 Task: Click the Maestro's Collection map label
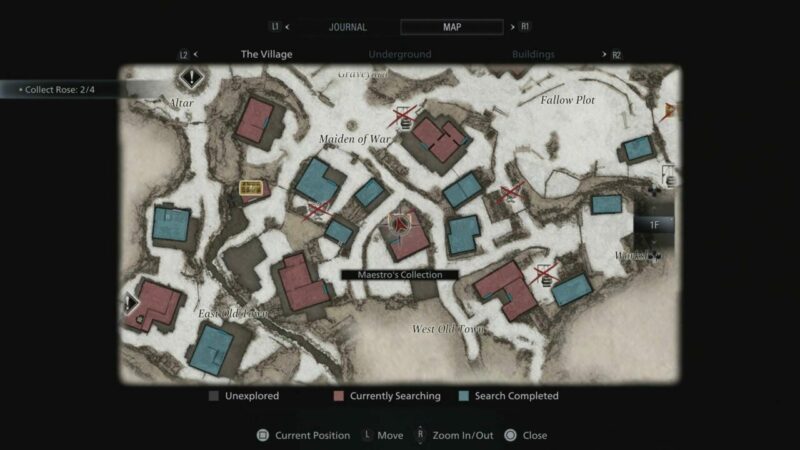(399, 274)
